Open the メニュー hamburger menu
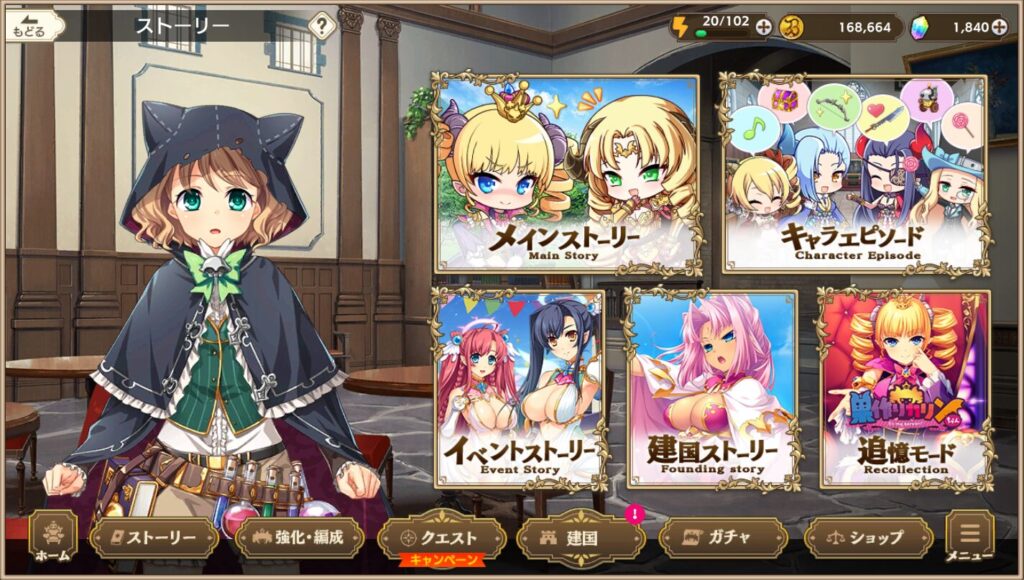Viewport: 1024px width, 580px height. 969,537
